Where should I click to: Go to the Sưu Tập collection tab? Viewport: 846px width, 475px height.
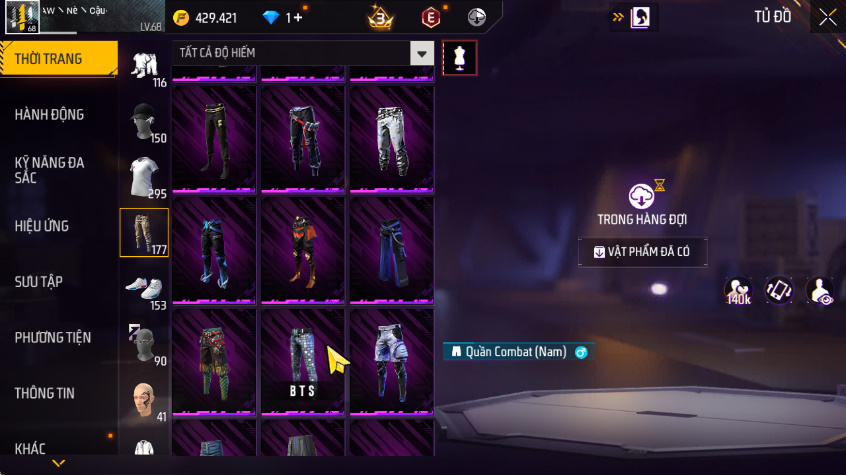coord(40,282)
